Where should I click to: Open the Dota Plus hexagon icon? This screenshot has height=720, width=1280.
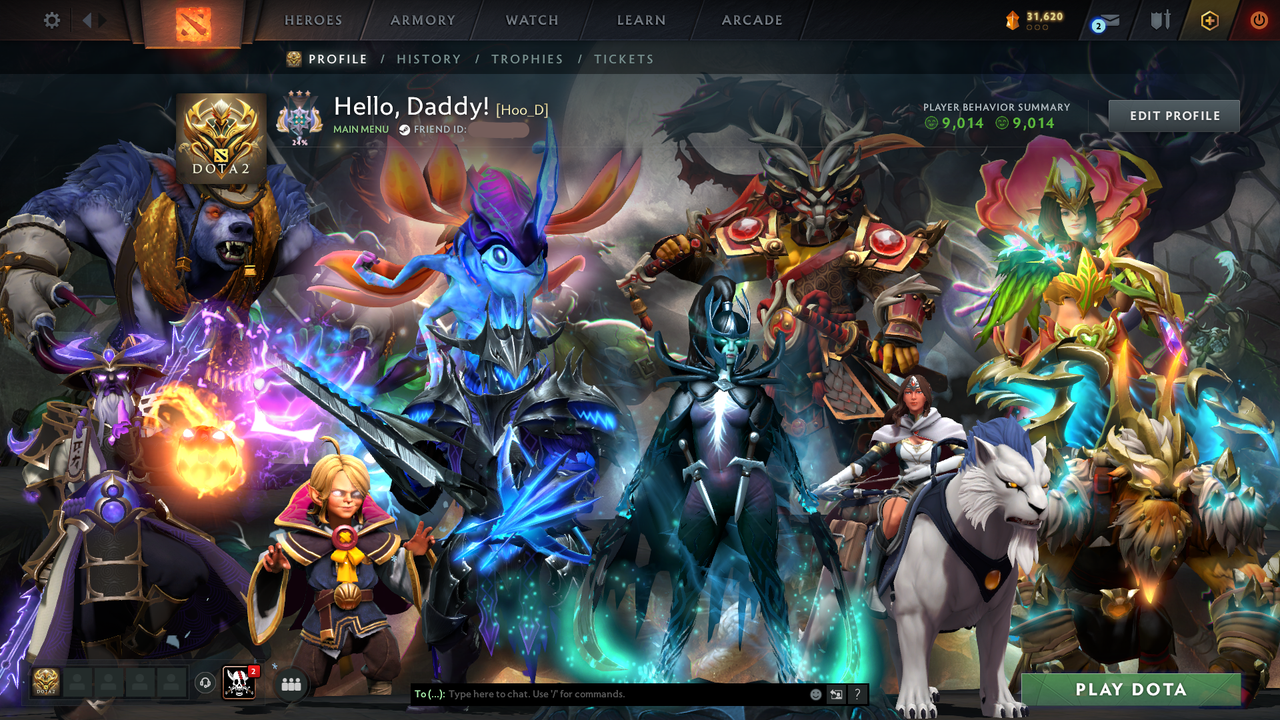(1211, 18)
